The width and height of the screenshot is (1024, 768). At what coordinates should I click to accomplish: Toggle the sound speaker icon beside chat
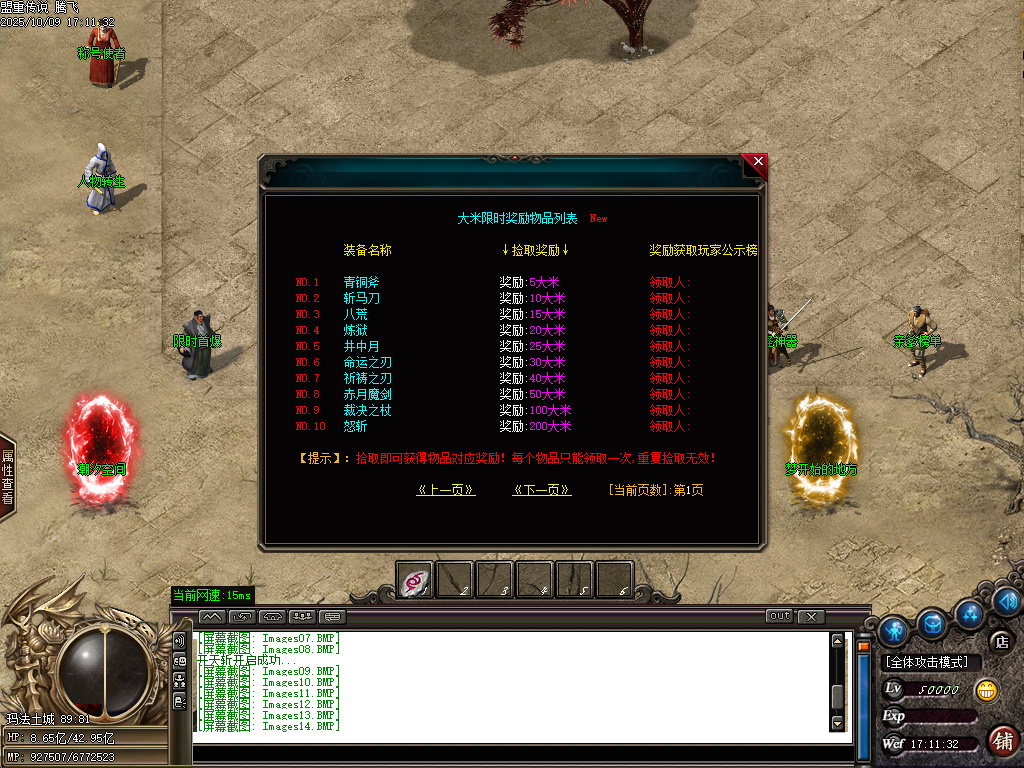[179, 641]
